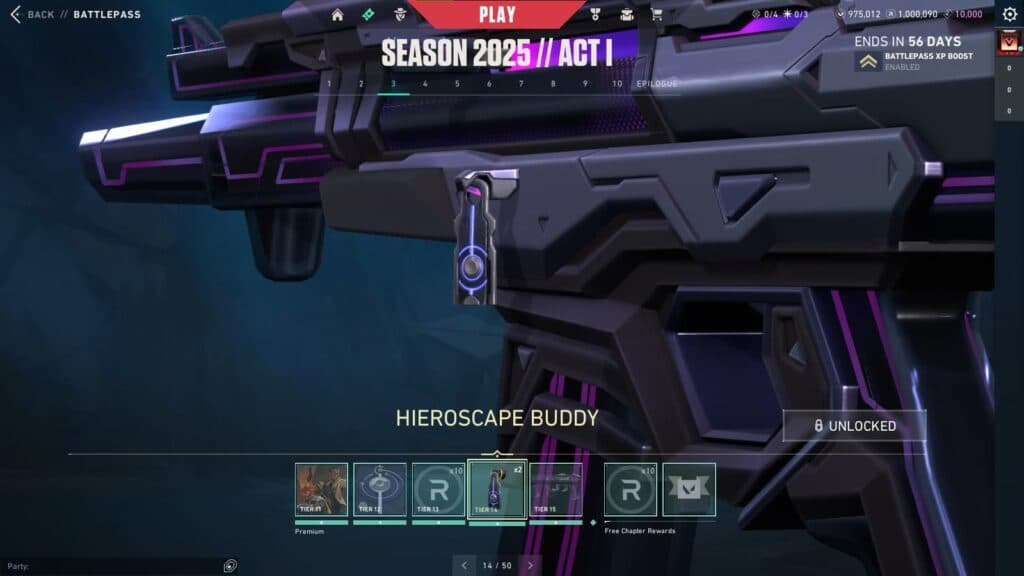Select the Tier 12 spray reward

tap(380, 489)
